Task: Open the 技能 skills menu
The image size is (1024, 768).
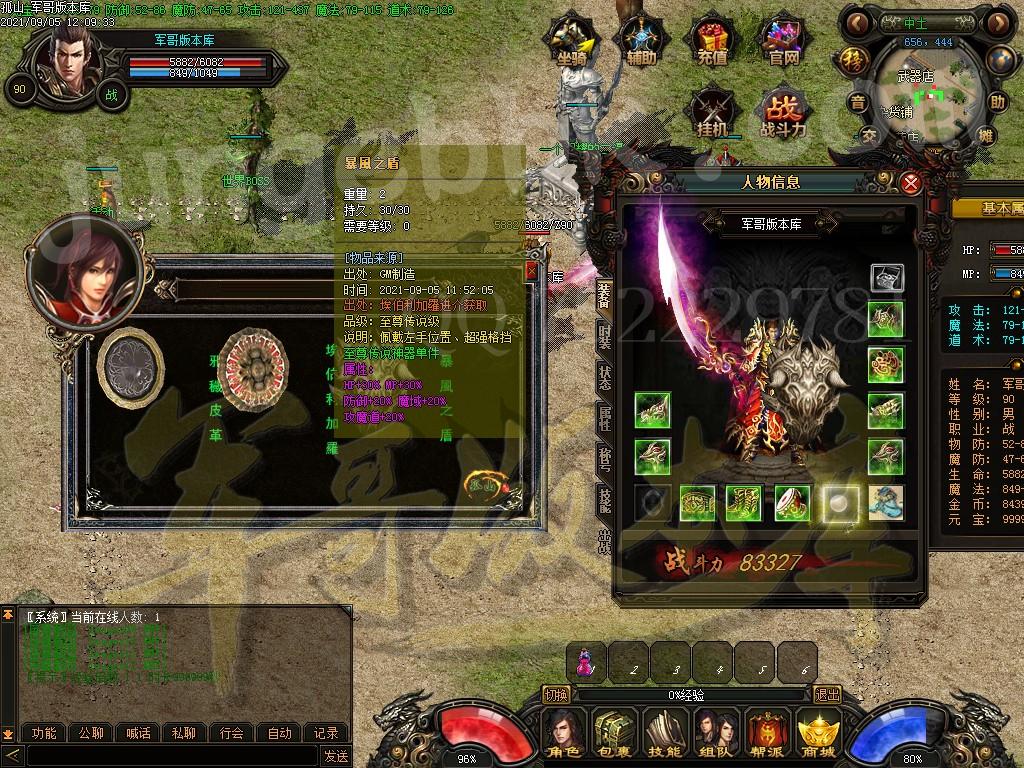Action: coord(664,733)
